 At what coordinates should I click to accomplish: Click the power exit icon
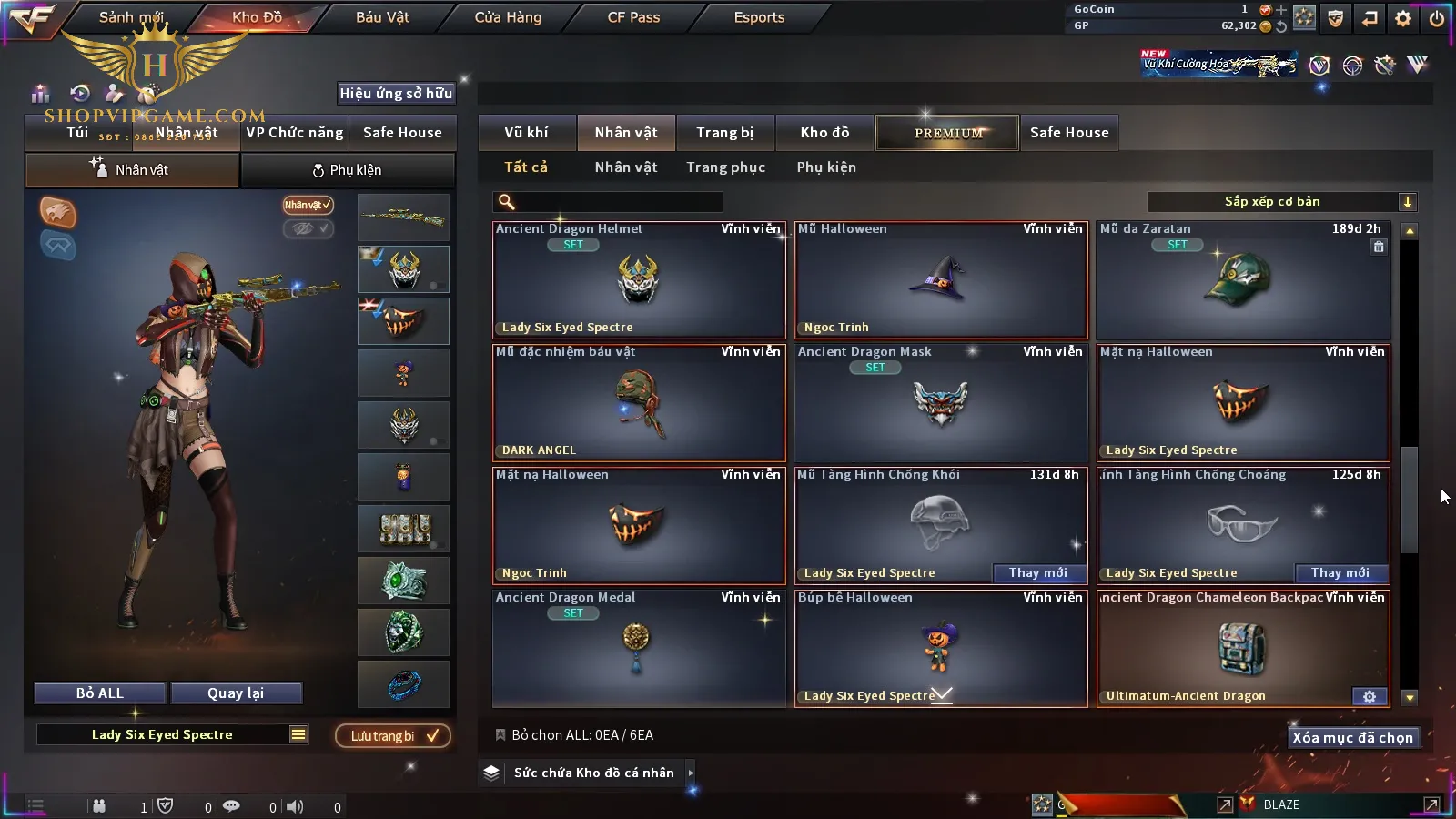1437,18
